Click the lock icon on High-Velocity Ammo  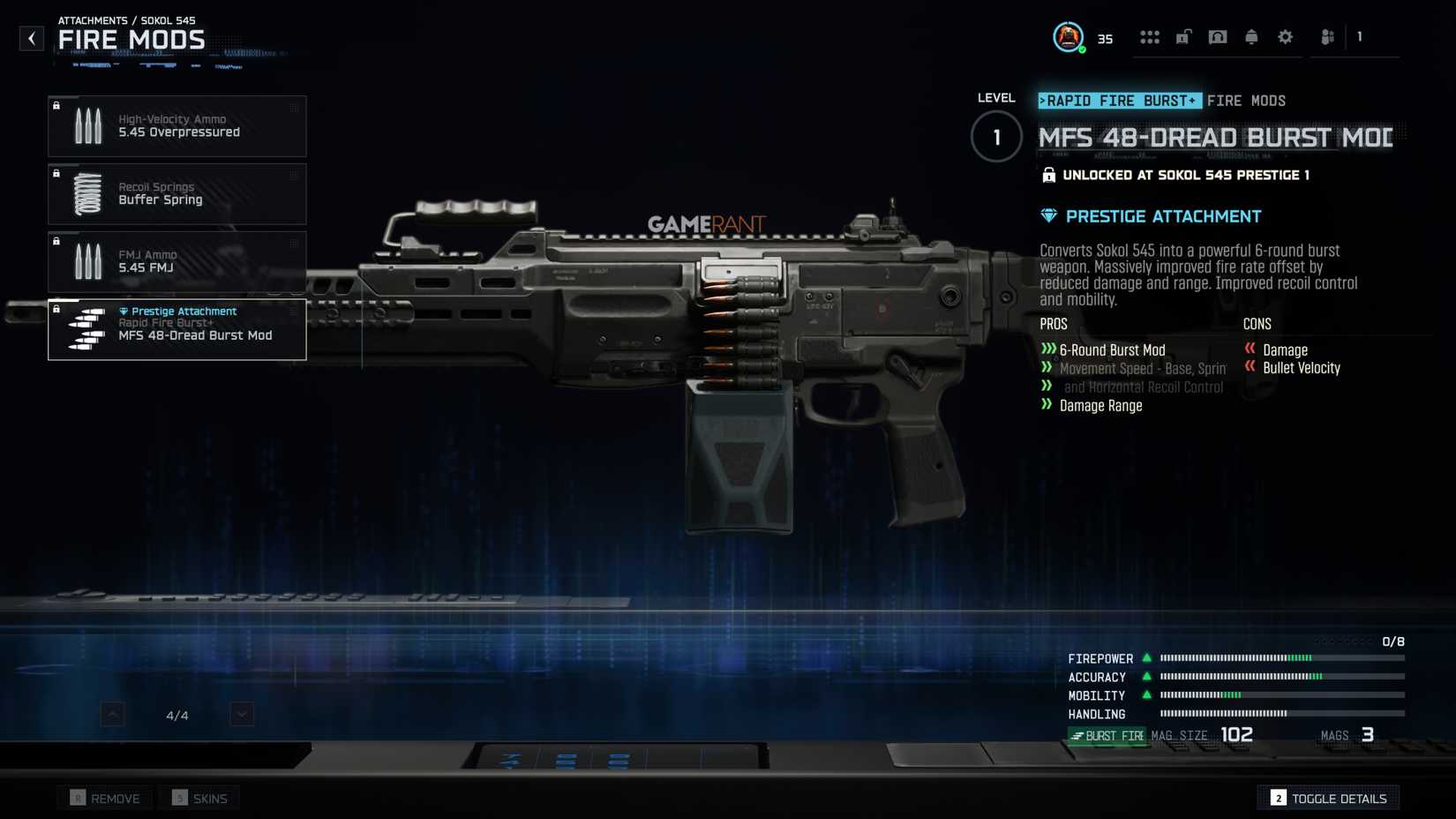(57, 106)
